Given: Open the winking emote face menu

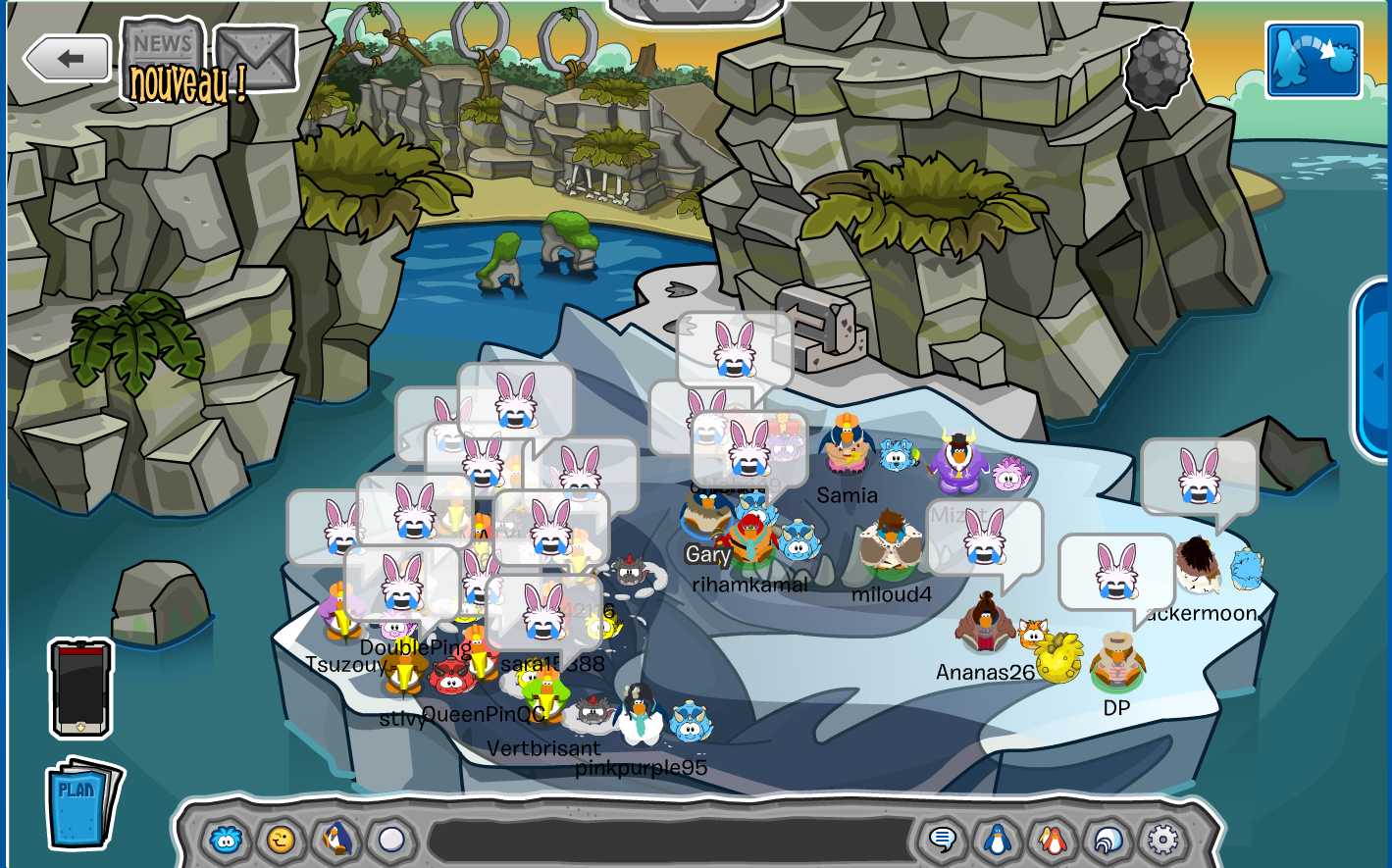Looking at the screenshot, I should [x=282, y=841].
